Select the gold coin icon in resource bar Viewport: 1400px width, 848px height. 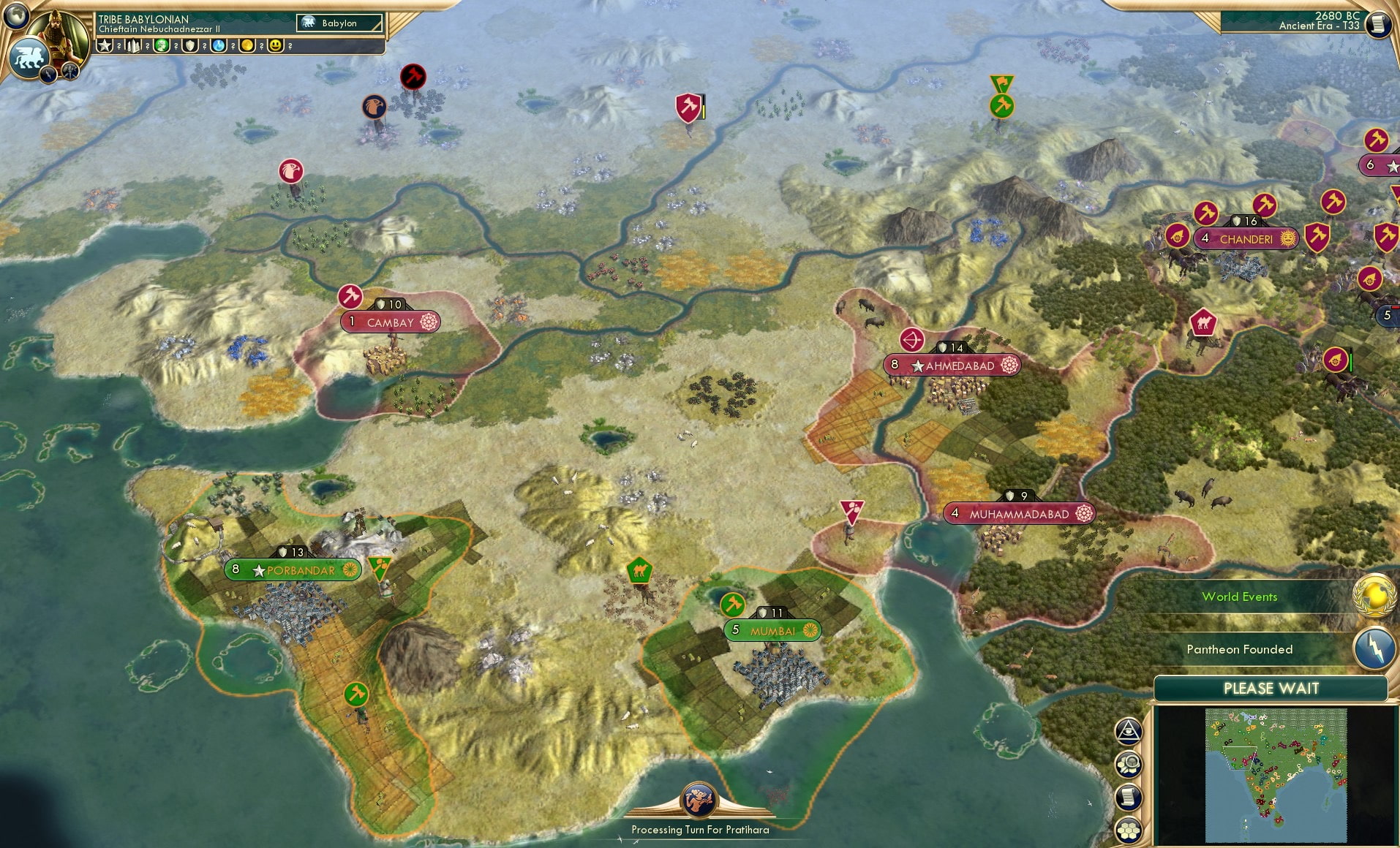pos(247,45)
